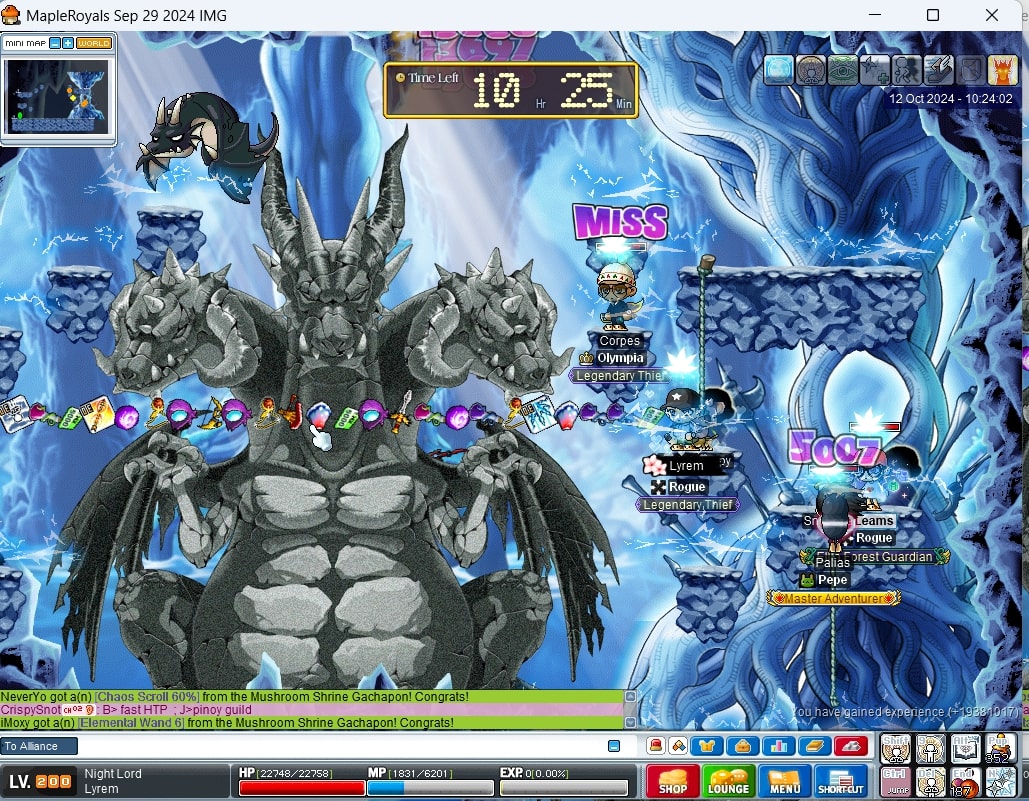Click the winged boot Haste buff icon
Image resolution: width=1029 pixels, height=801 pixels.
pos(939,70)
